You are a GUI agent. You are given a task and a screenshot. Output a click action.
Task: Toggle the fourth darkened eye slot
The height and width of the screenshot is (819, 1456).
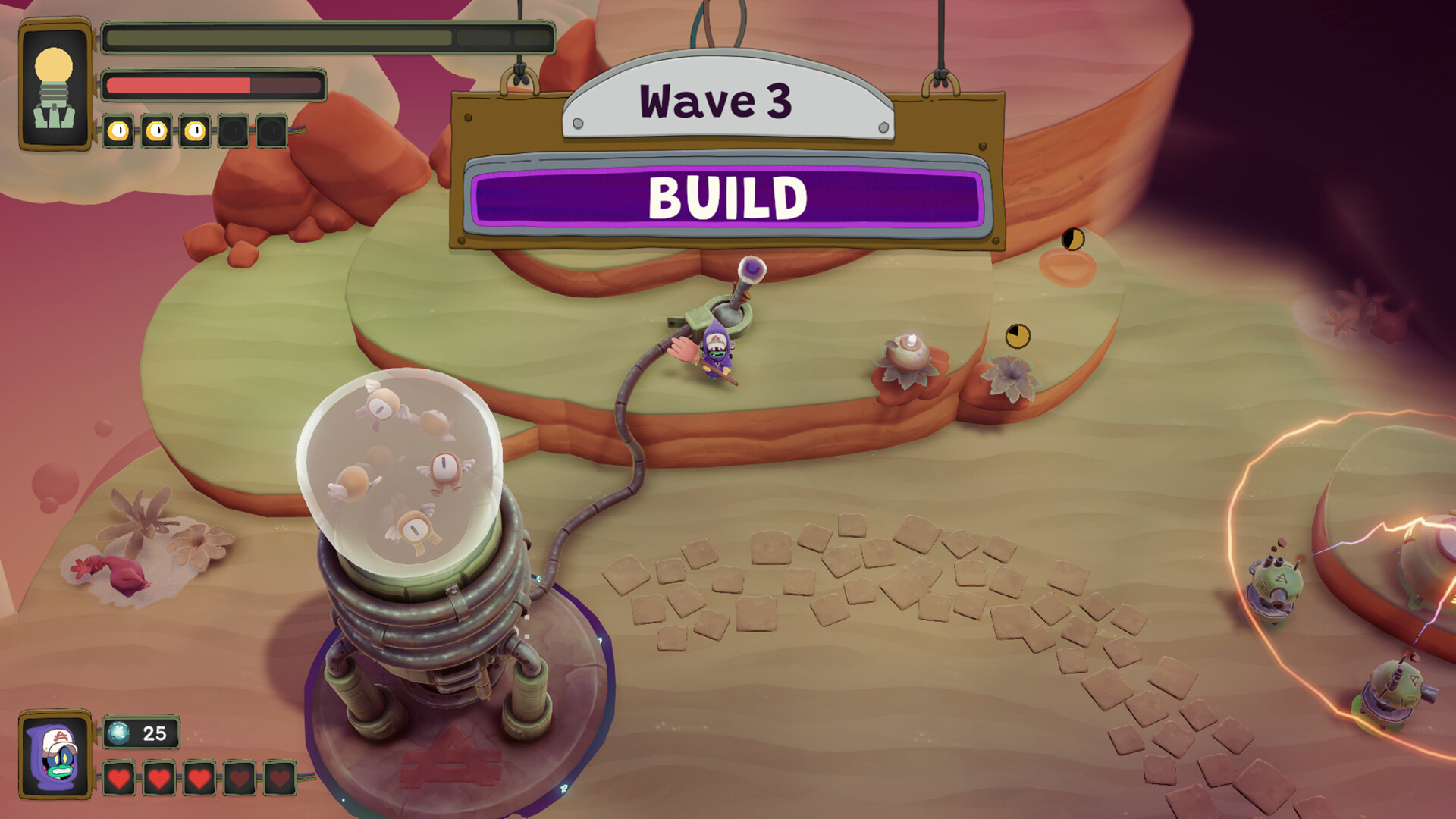tap(234, 131)
